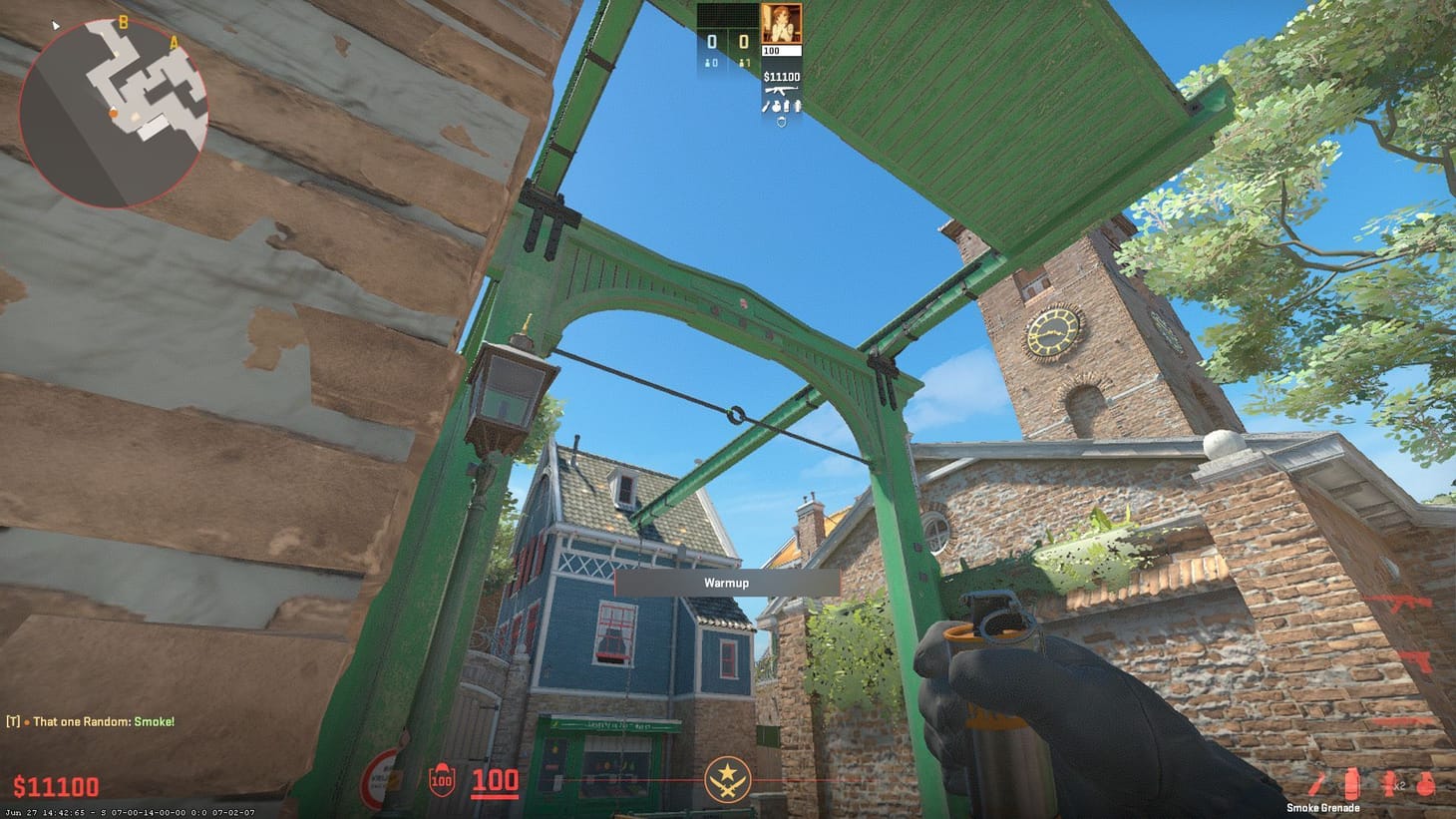Select the smoke grenade icon in the loadout

click(1352, 782)
